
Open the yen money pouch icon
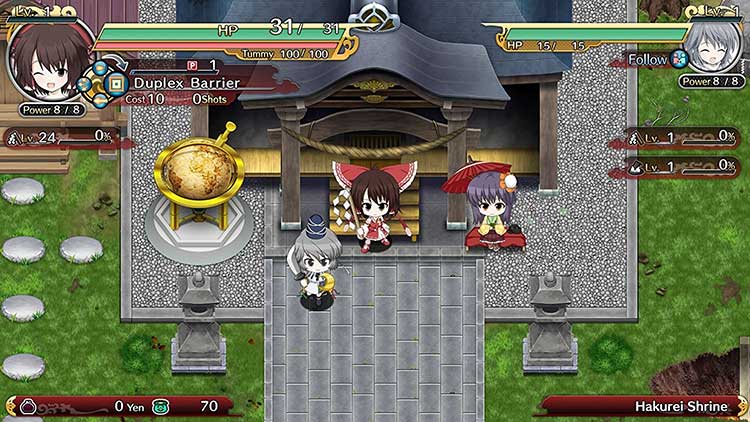pyautogui.click(x=29, y=406)
